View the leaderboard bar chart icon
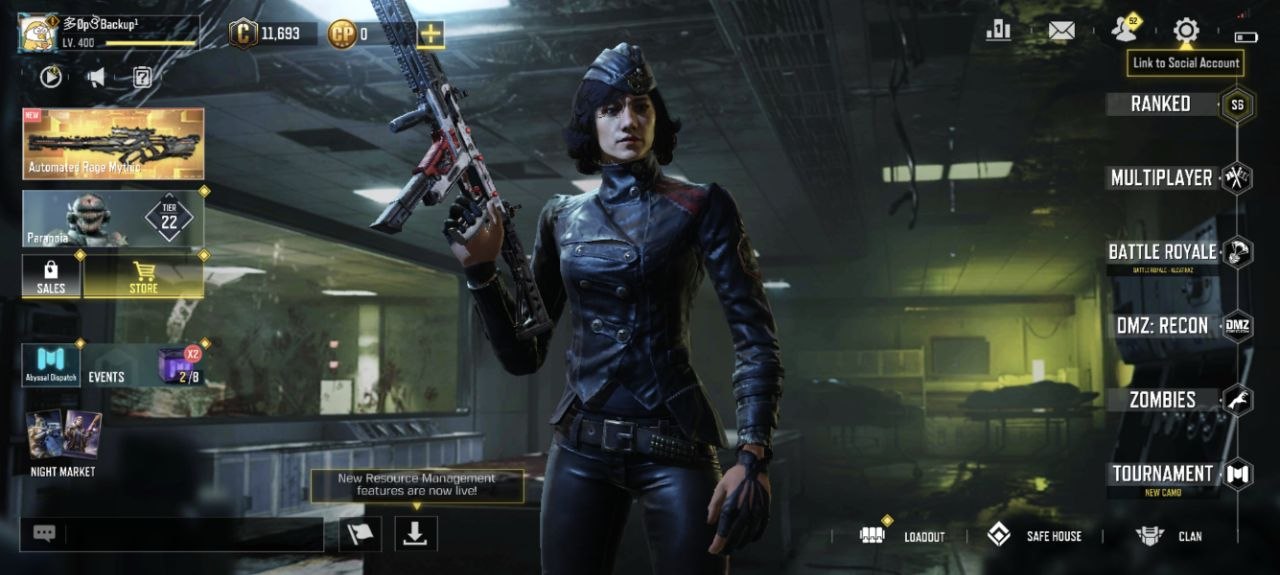 pyautogui.click(x=998, y=30)
